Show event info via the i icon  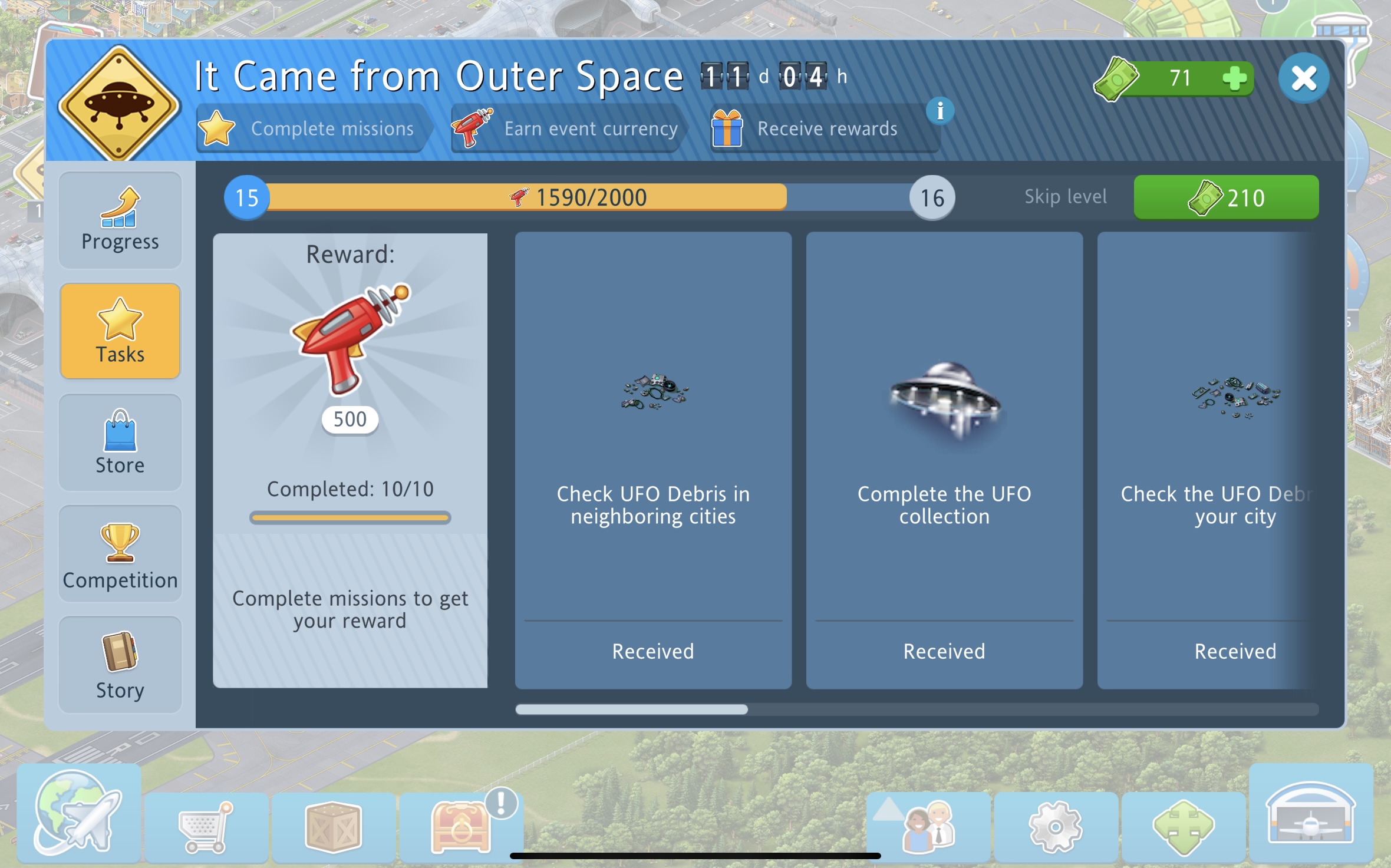pyautogui.click(x=940, y=111)
